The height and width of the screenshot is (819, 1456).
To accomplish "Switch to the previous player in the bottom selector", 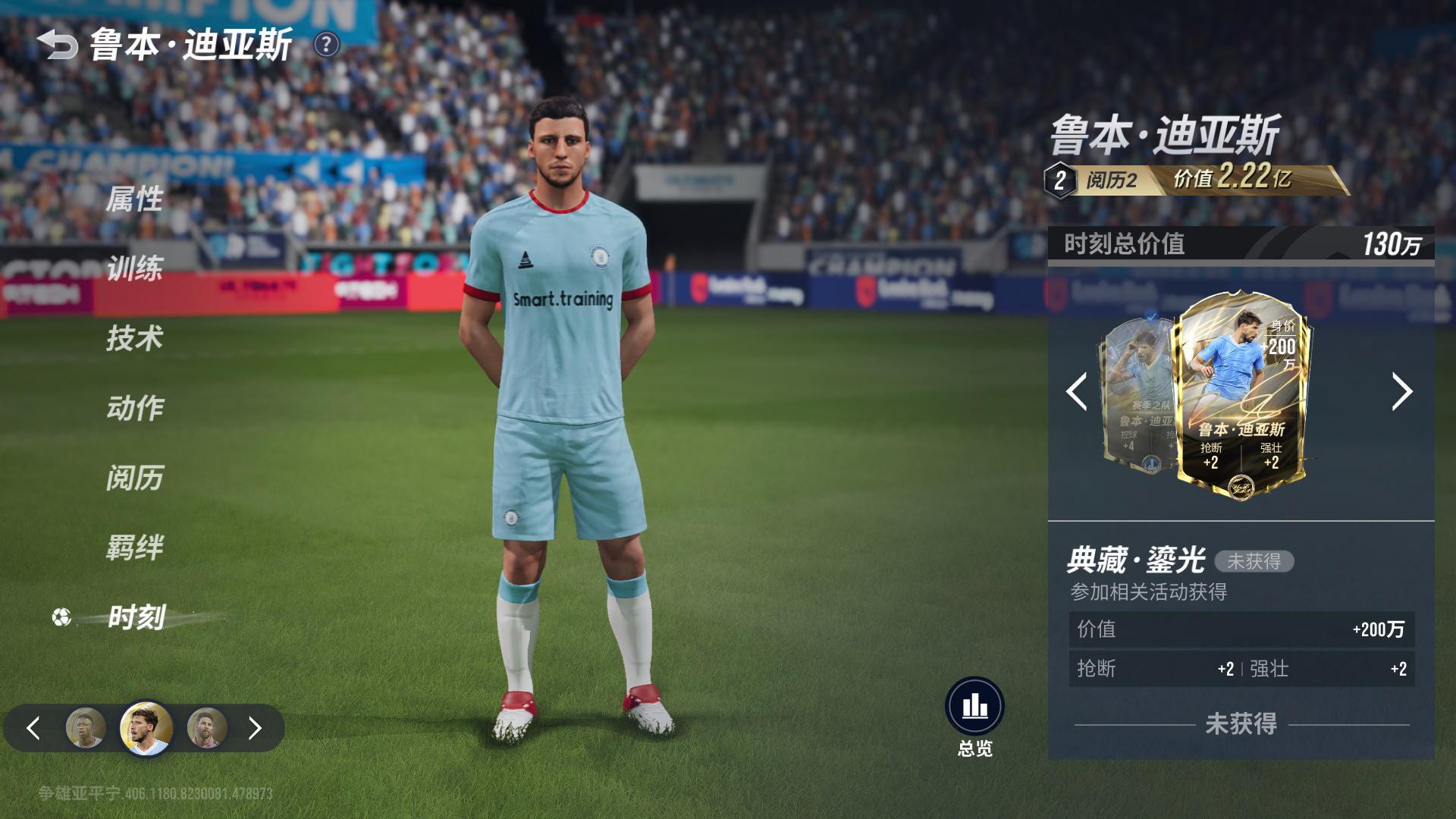I will 33,729.
